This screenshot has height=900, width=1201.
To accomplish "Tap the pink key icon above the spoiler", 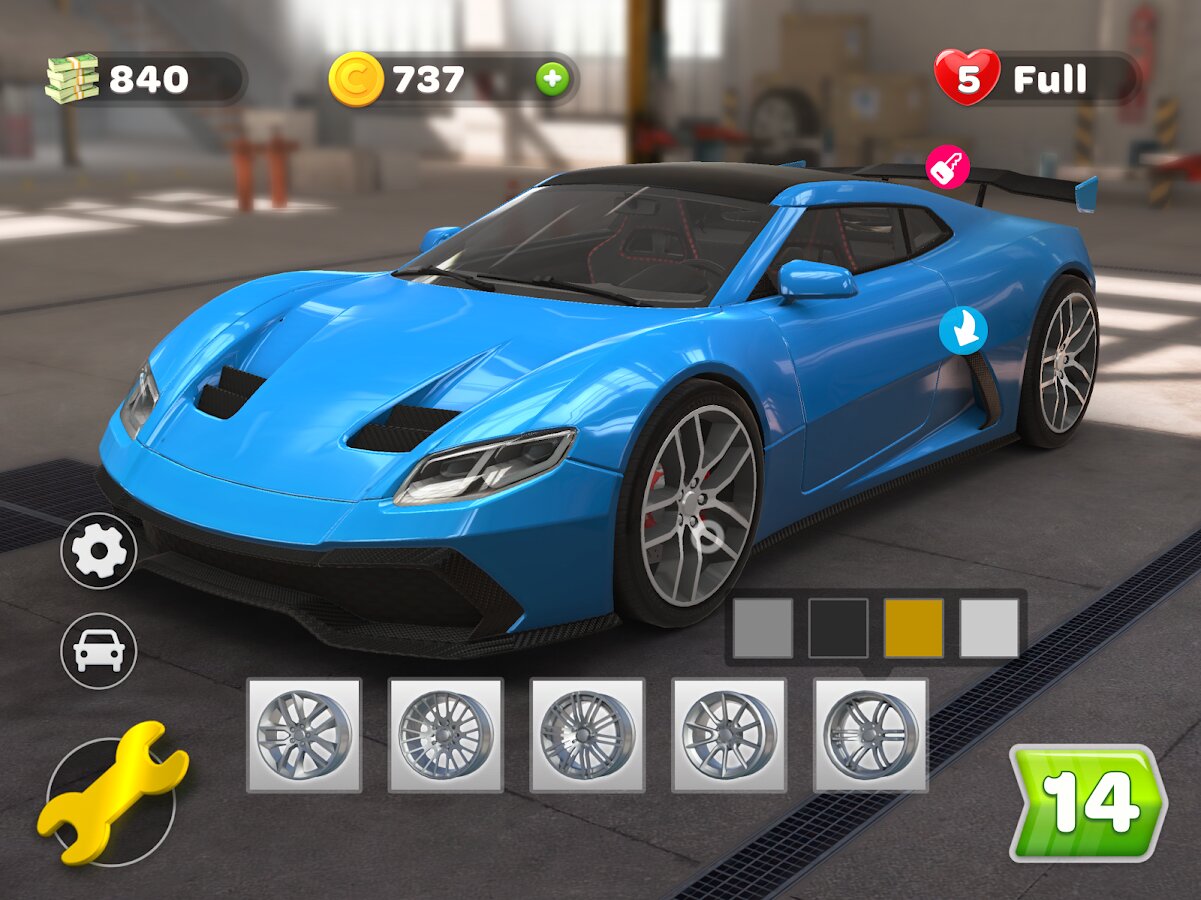I will (x=946, y=167).
